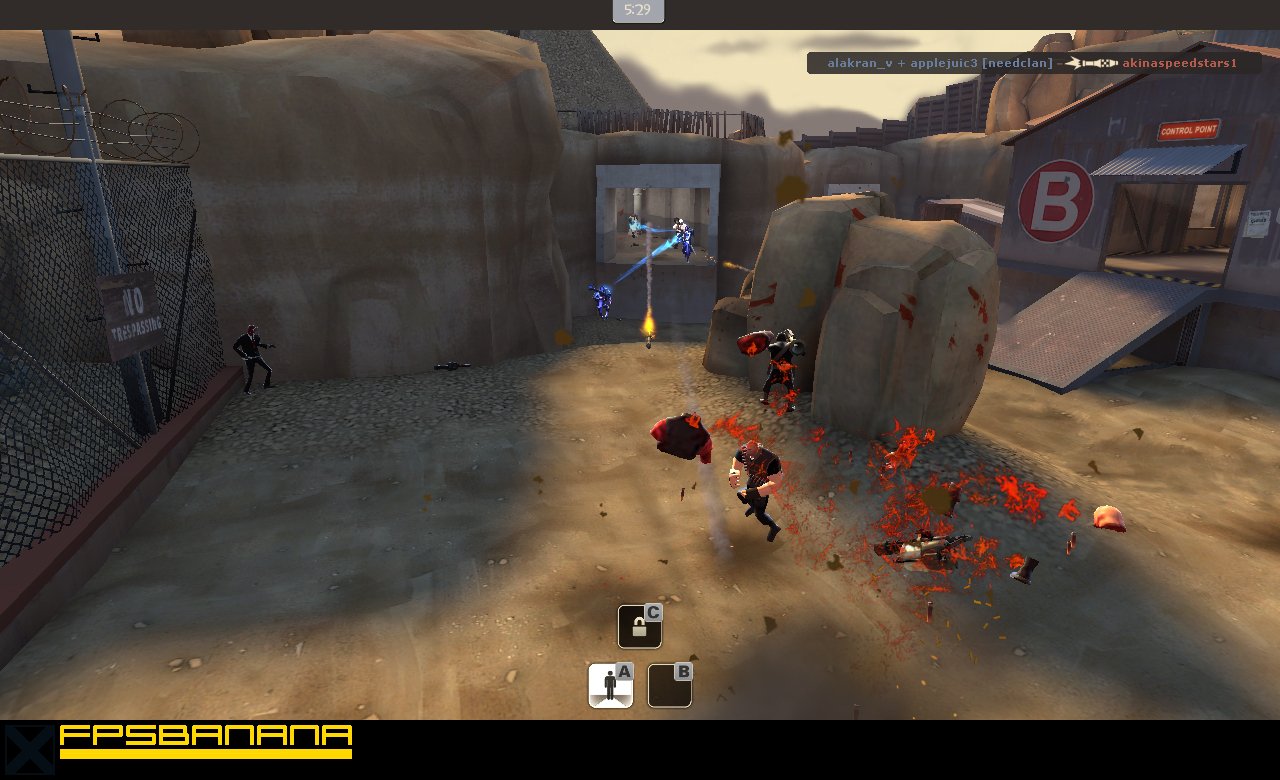Image resolution: width=1280 pixels, height=780 pixels.
Task: Click the letter badge B on its HUD square
Action: tap(684, 672)
